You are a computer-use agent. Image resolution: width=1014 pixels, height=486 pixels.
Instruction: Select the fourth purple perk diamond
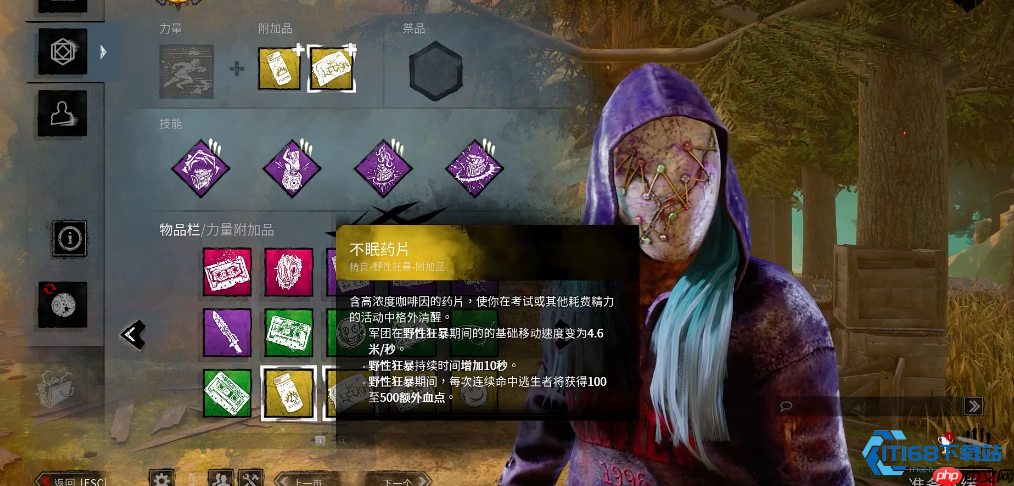tap(474, 167)
